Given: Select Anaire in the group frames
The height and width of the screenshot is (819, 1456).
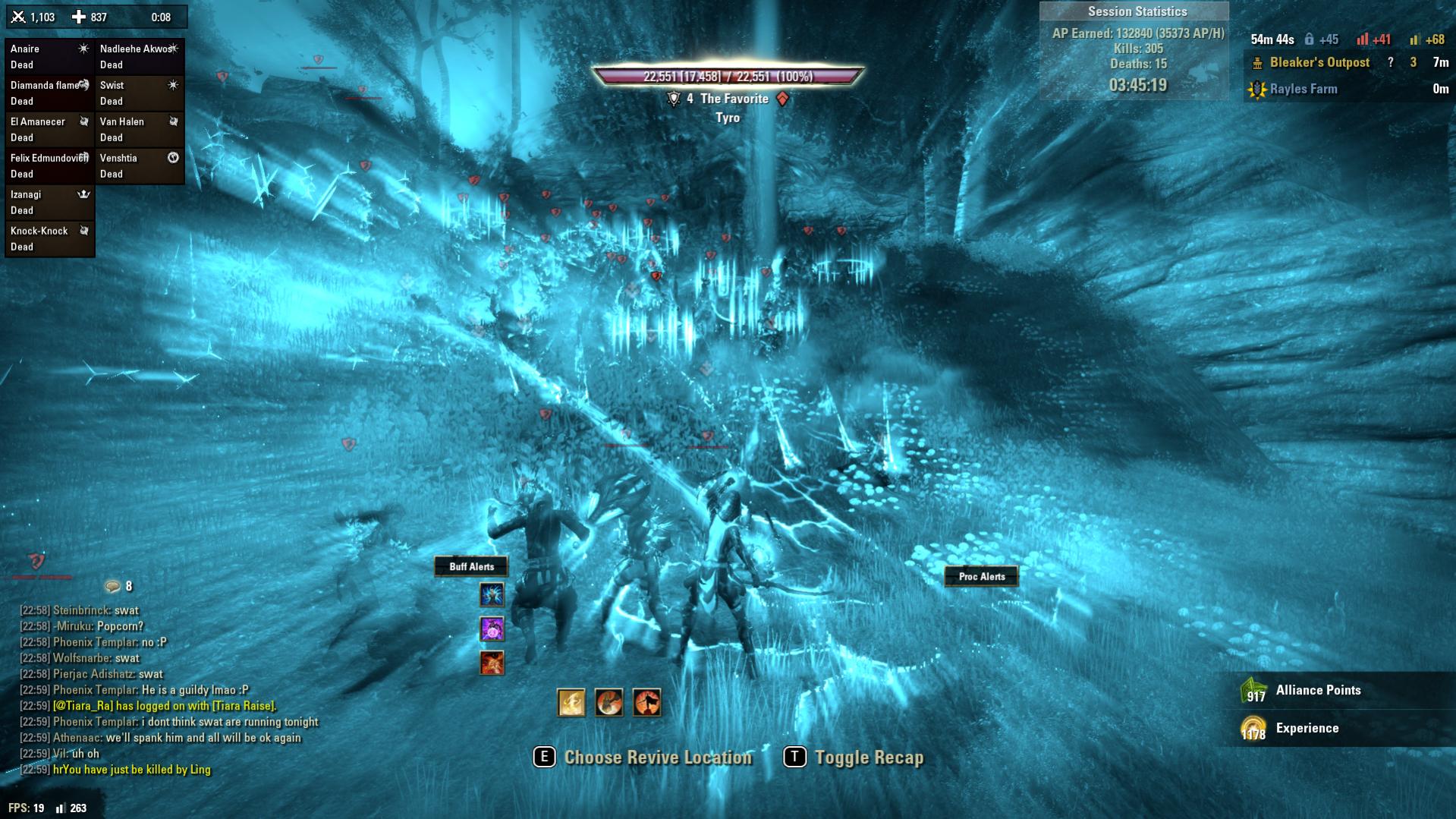Looking at the screenshot, I should (49, 57).
